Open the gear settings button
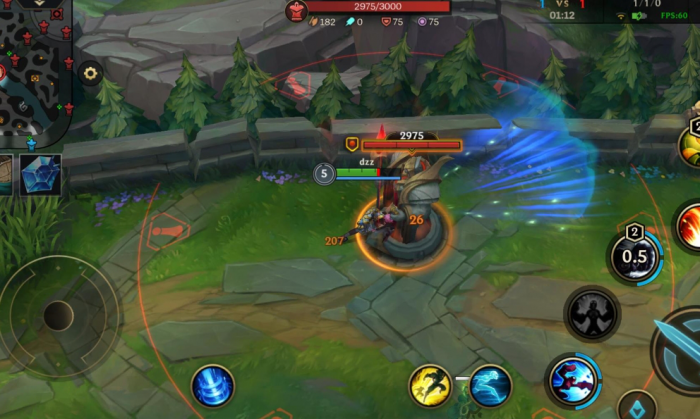The image size is (700, 419). click(91, 73)
